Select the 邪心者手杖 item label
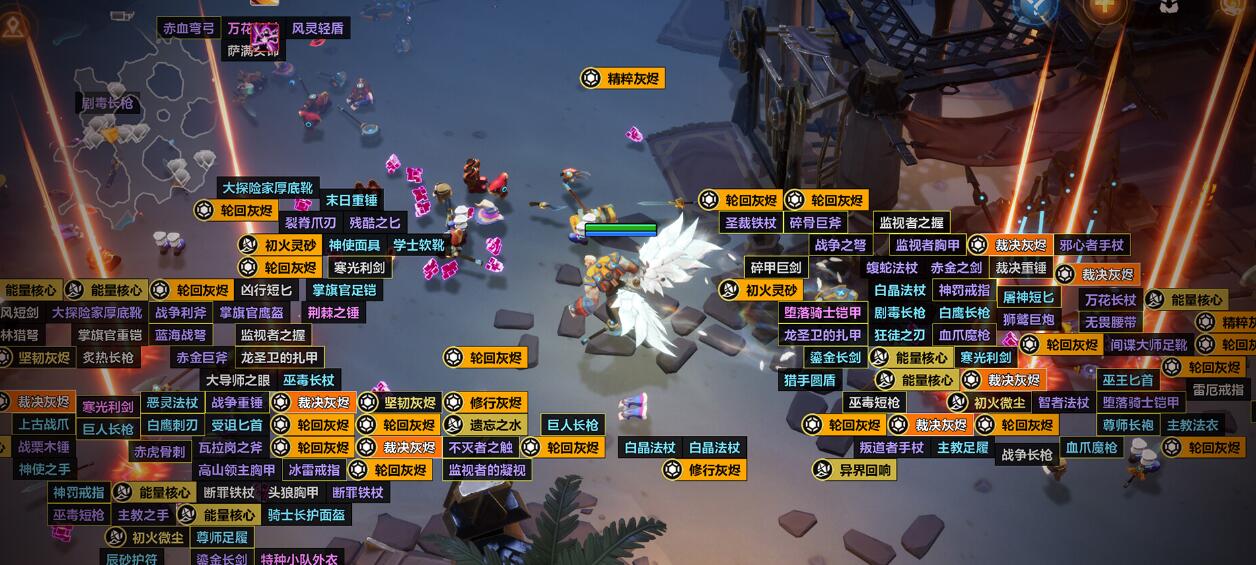 (1091, 245)
